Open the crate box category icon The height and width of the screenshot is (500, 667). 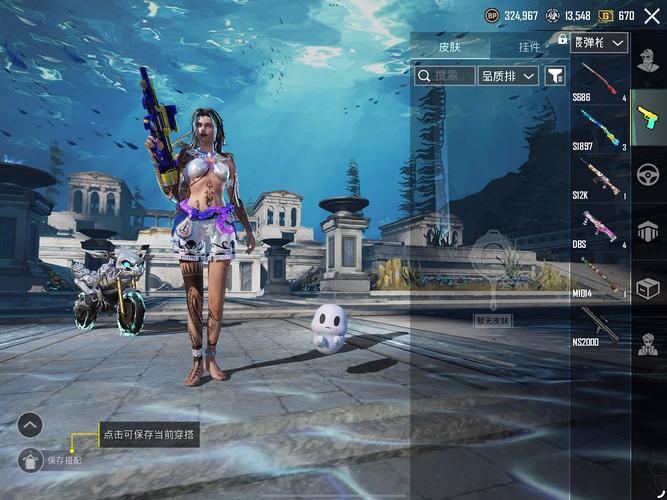pyautogui.click(x=648, y=288)
